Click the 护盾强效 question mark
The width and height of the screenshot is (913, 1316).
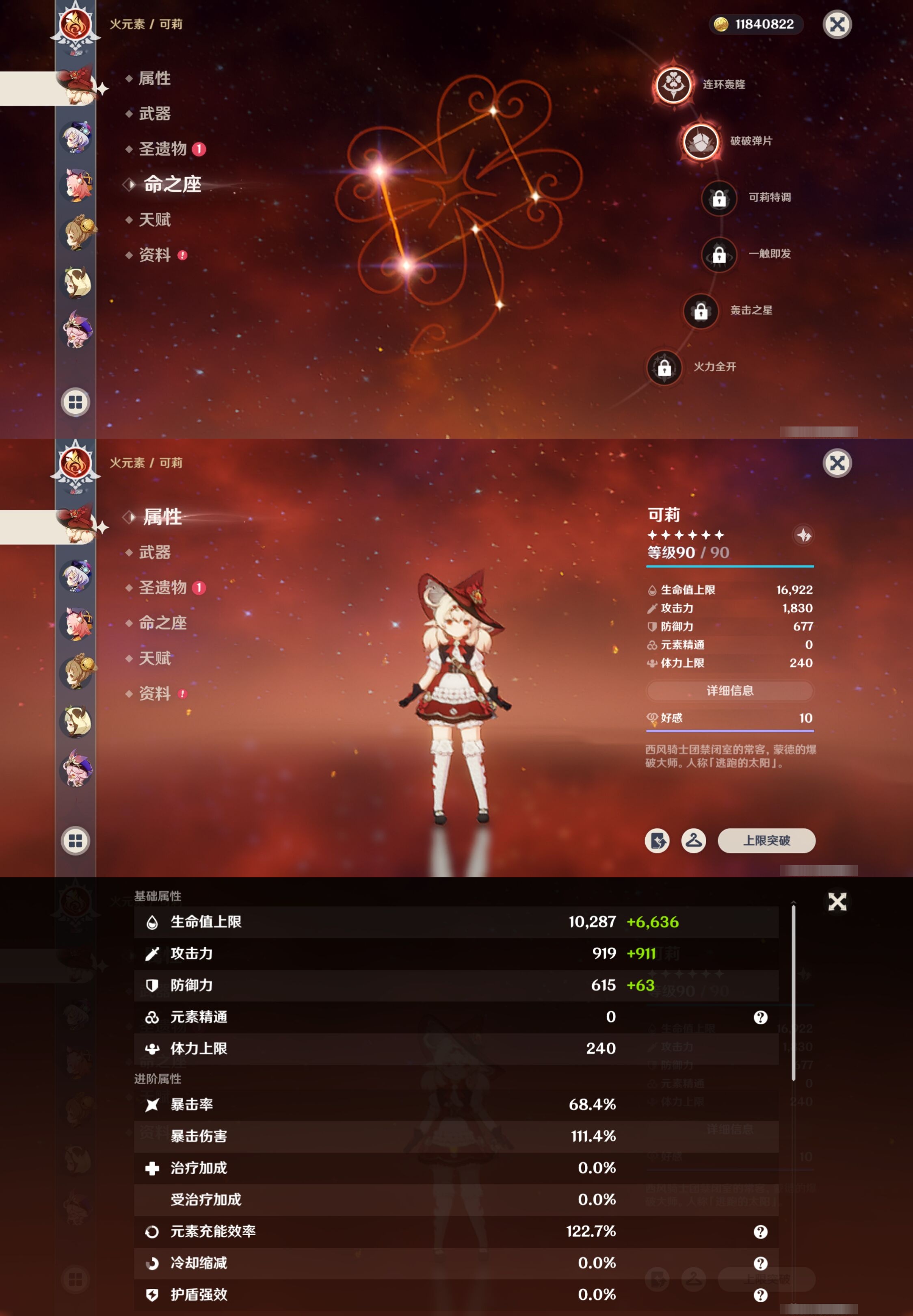tap(760, 1295)
